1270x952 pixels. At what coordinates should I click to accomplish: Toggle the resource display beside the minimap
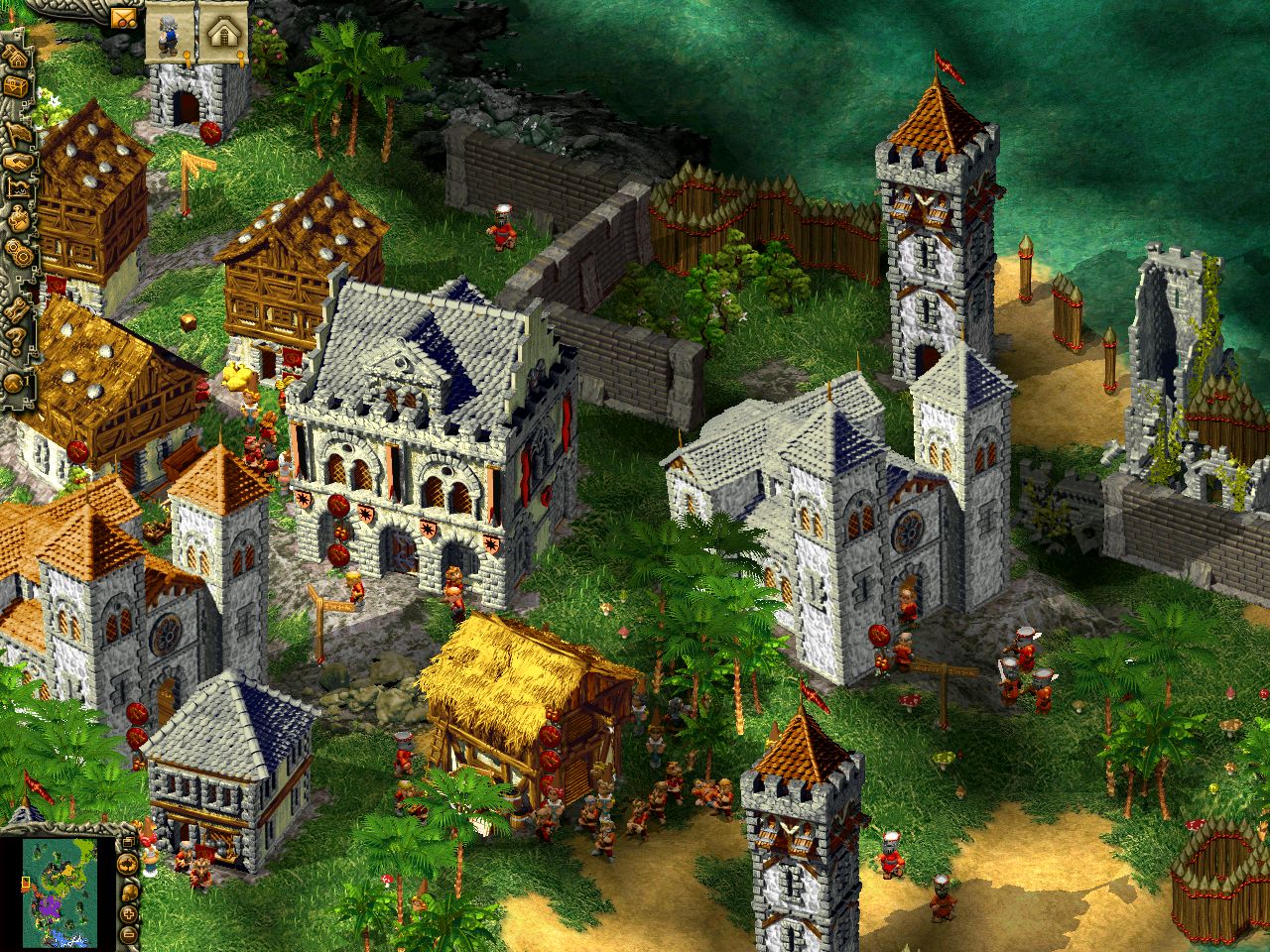[129, 892]
